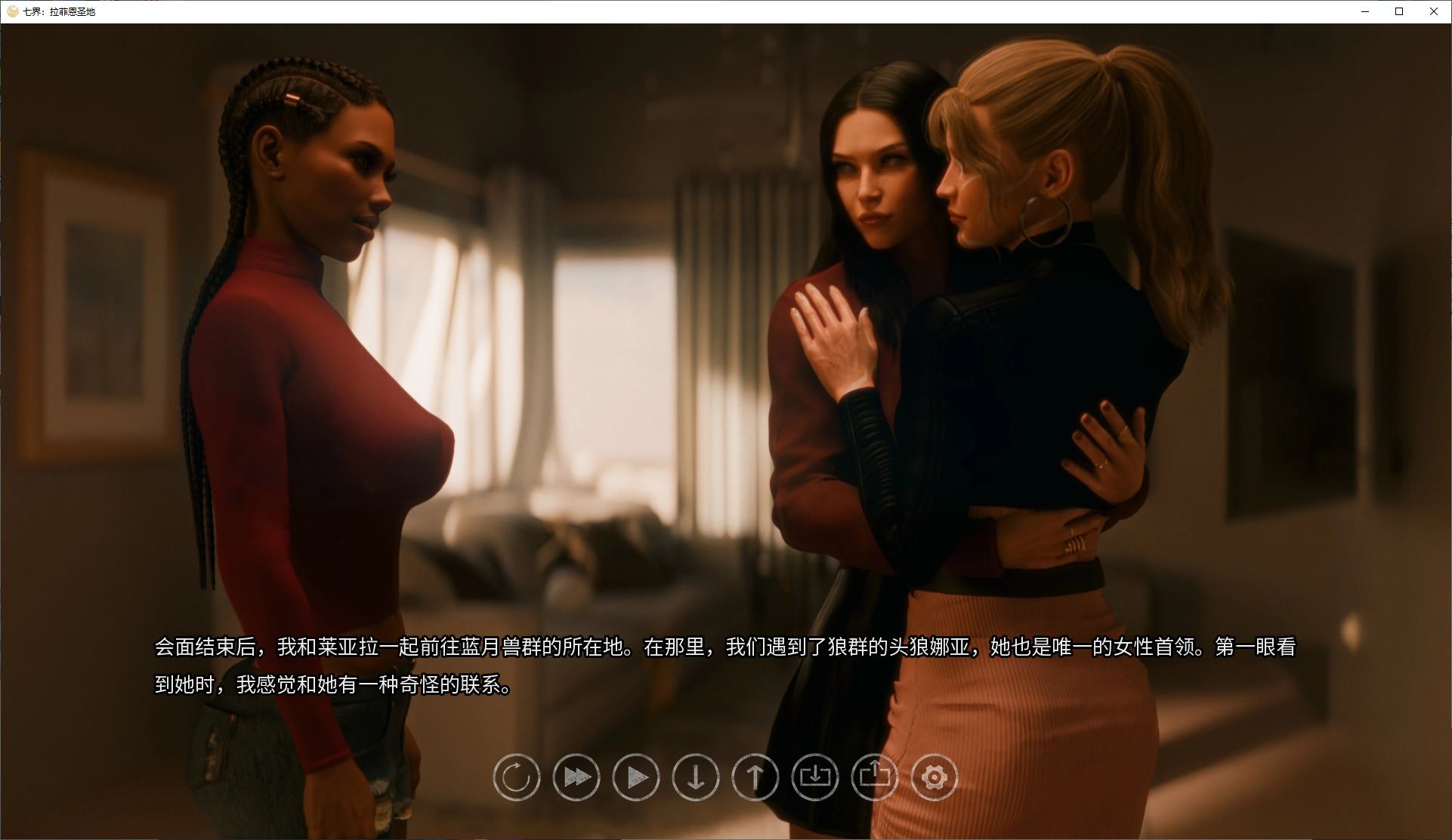Toggle the window maximize state

pyautogui.click(x=1398, y=12)
